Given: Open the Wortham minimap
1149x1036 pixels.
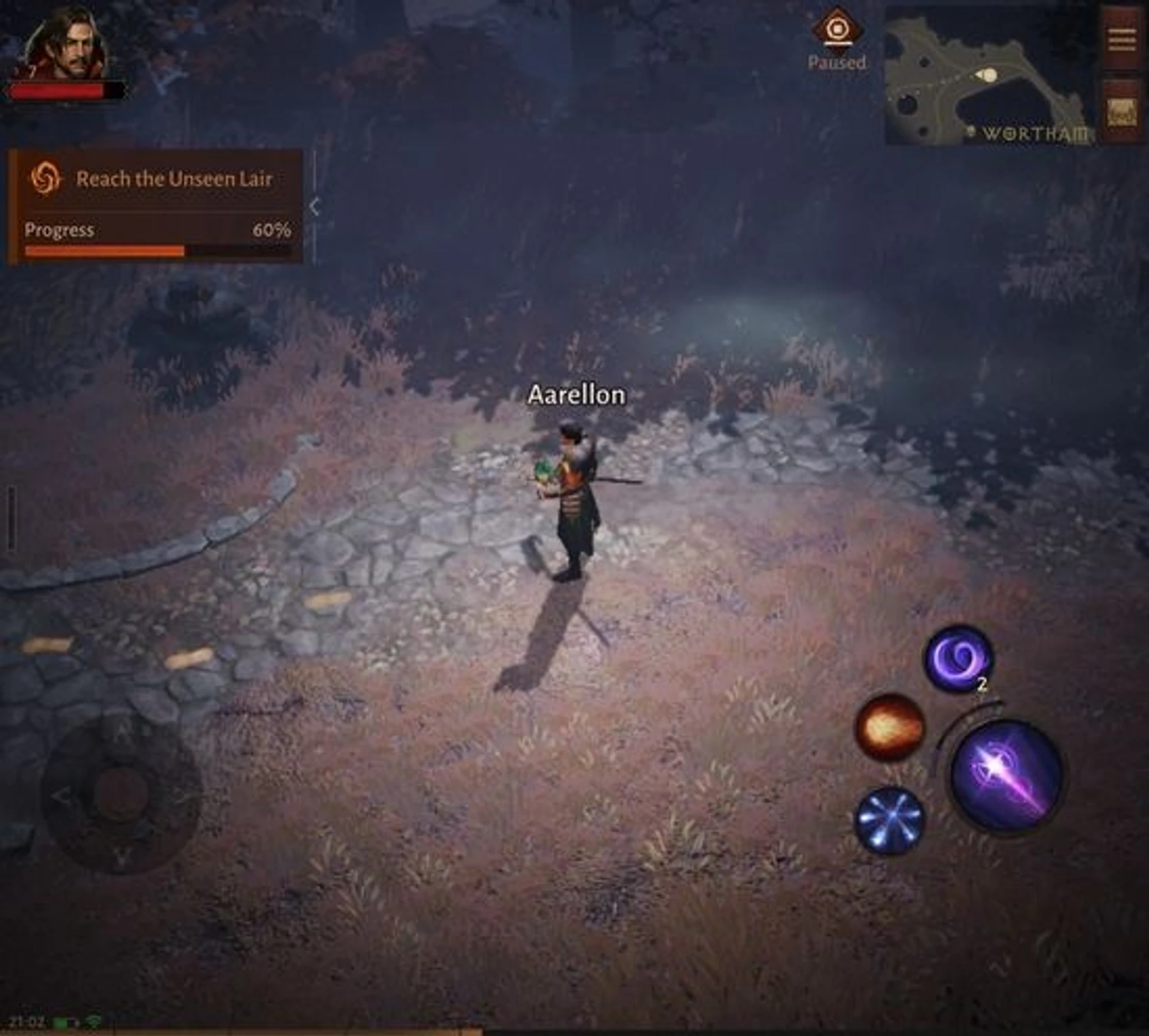Looking at the screenshot, I should (990, 76).
